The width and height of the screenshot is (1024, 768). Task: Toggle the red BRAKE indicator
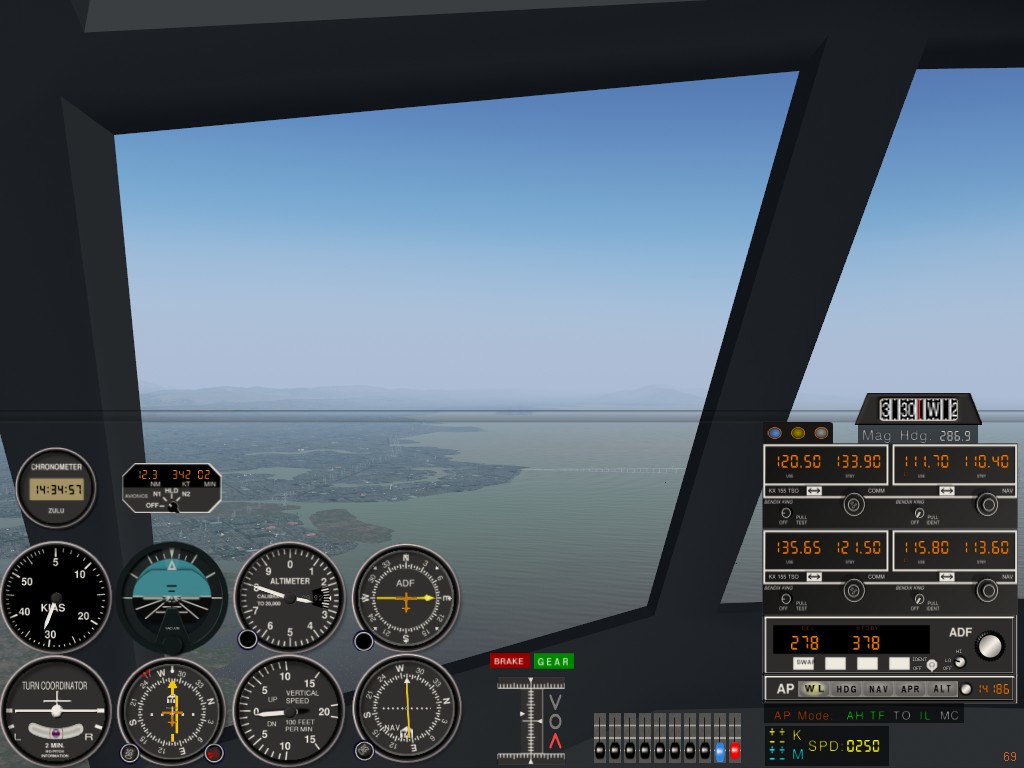(x=509, y=661)
